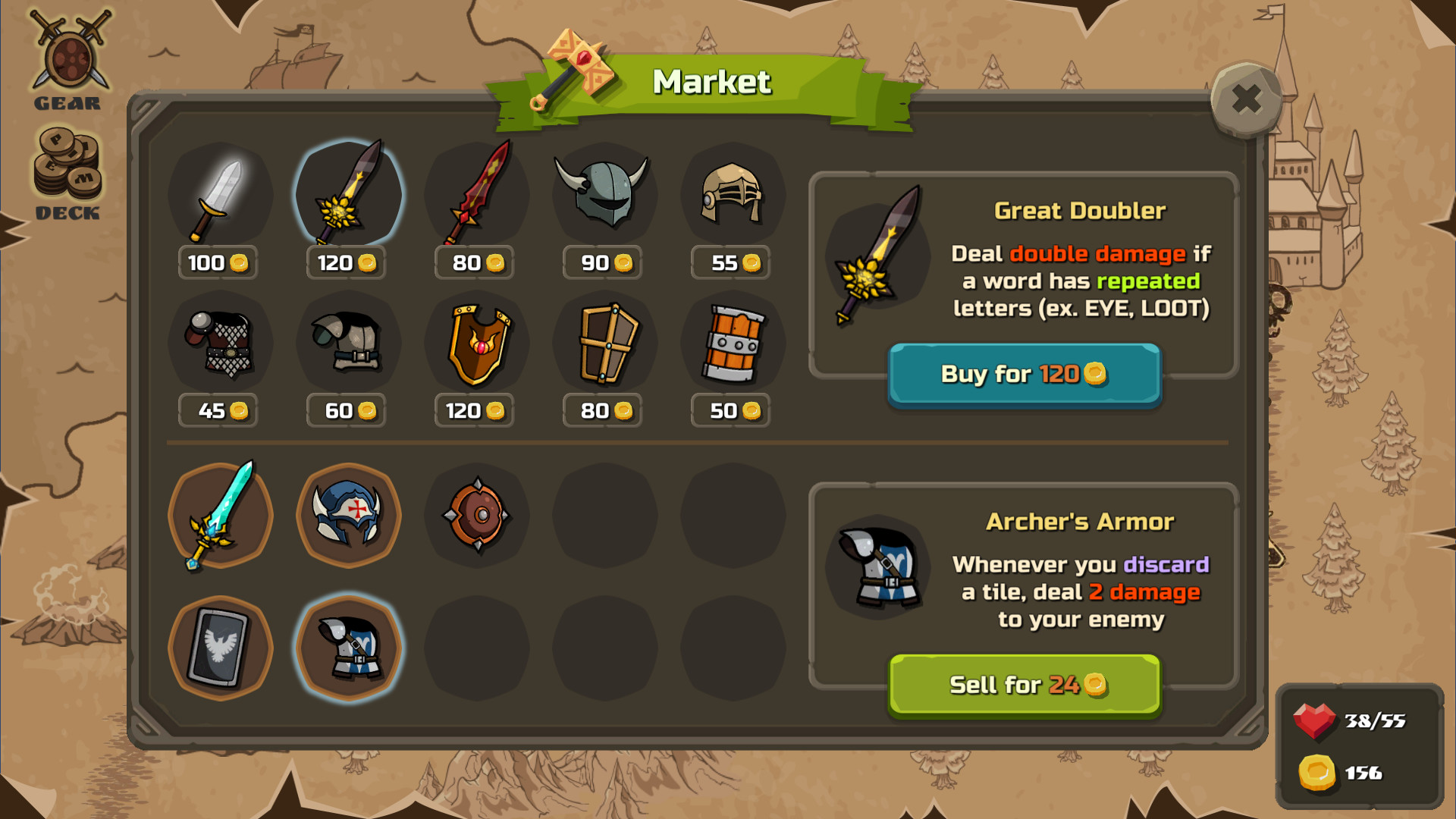The height and width of the screenshot is (819, 1456).
Task: Sell Archer's Armor for 24
Action: (1024, 685)
